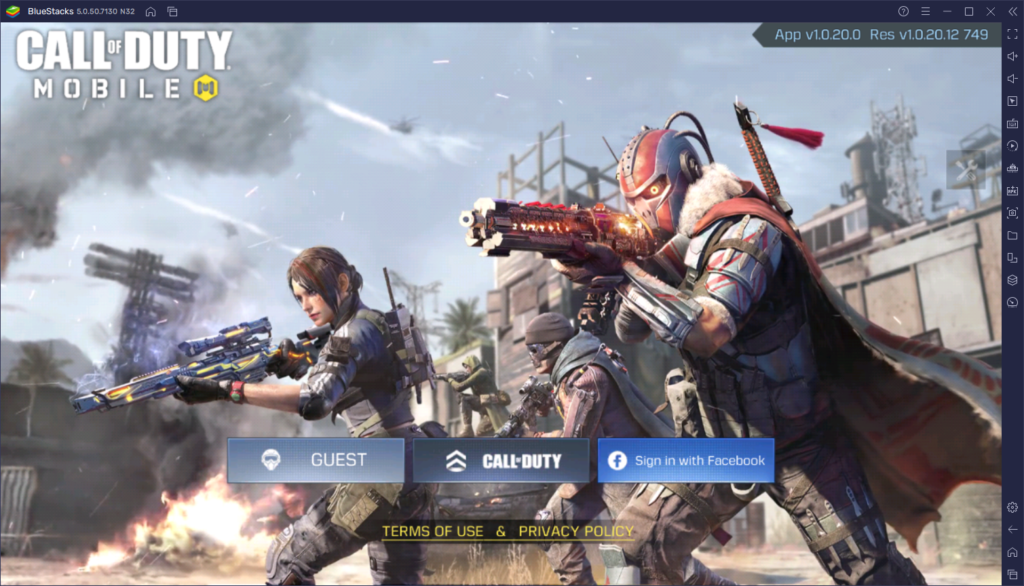Sign in with Call of Duty account
1024x586 pixels.
click(x=502, y=461)
